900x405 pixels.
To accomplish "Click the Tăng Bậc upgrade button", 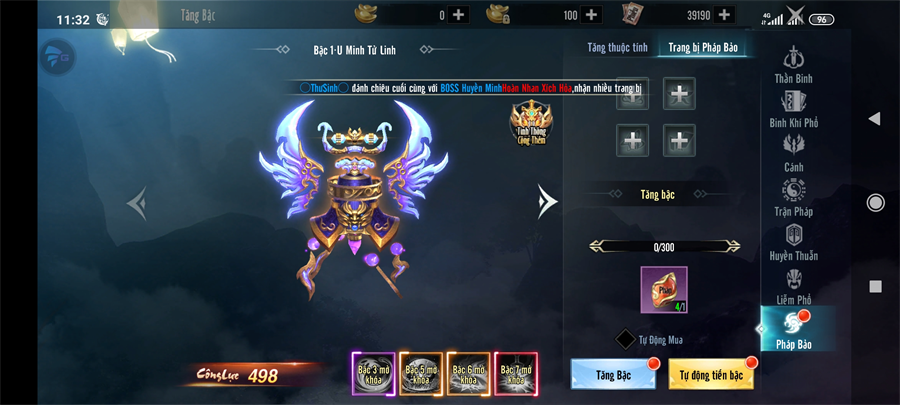I will tap(613, 373).
